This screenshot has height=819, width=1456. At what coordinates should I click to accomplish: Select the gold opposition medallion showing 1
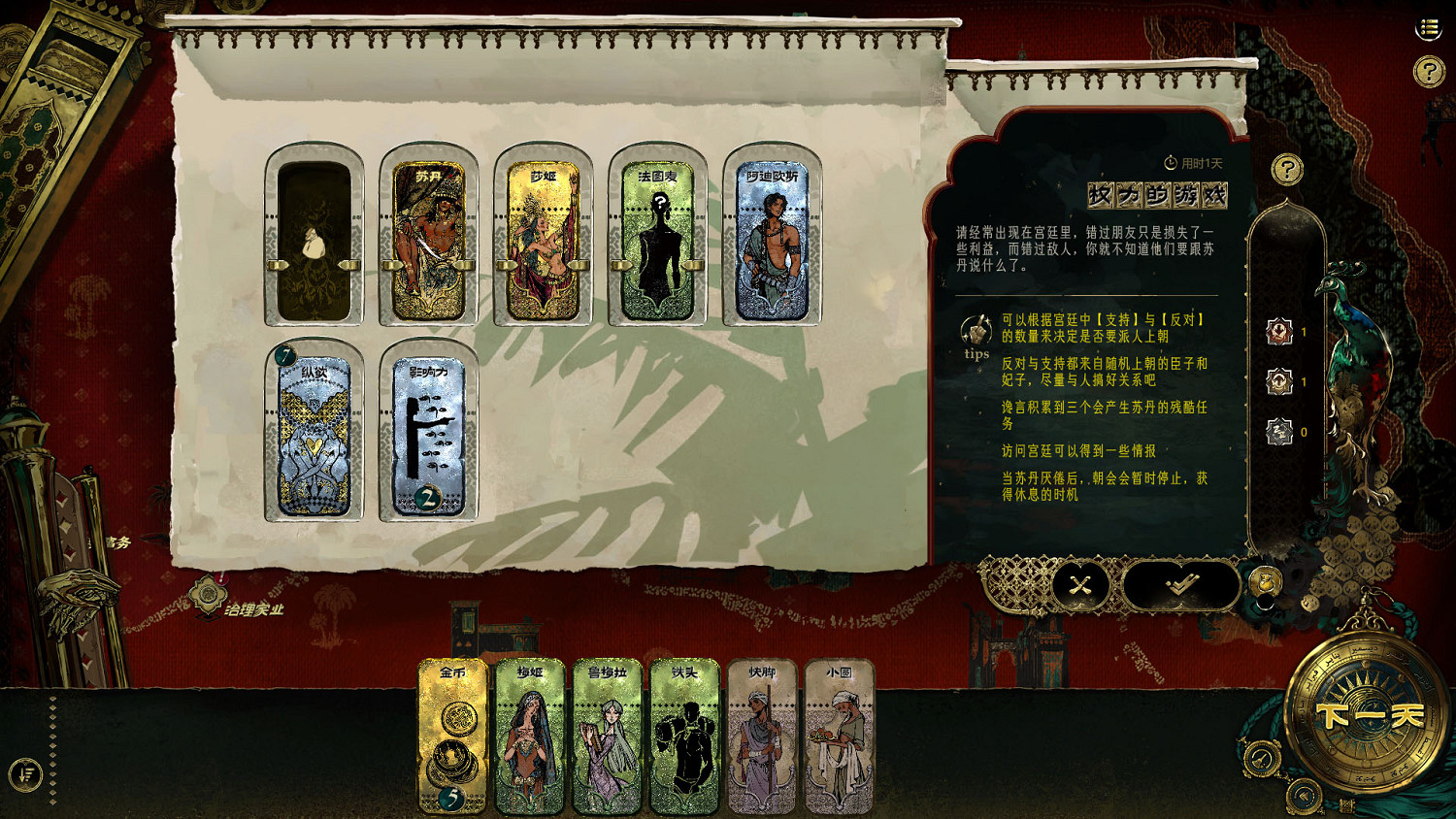1279,380
